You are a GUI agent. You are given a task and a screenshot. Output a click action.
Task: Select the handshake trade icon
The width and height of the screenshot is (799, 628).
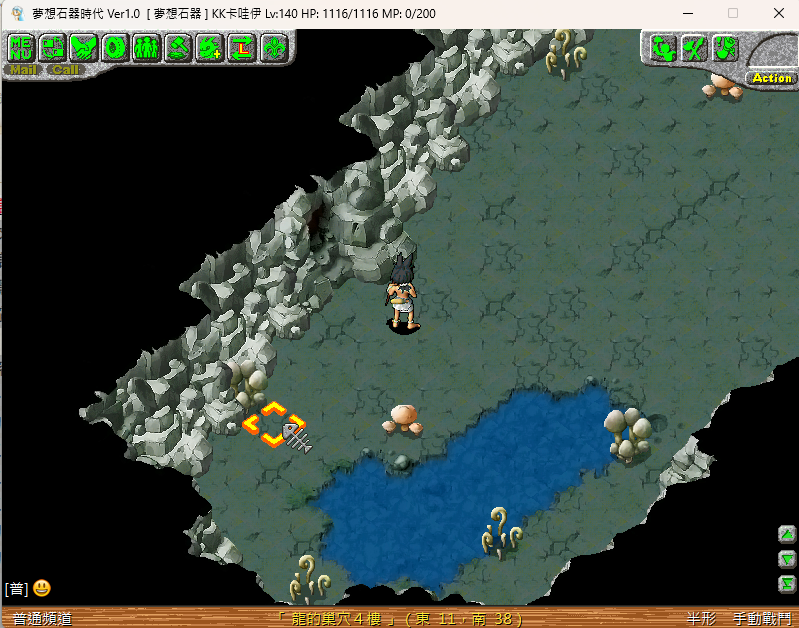84,47
